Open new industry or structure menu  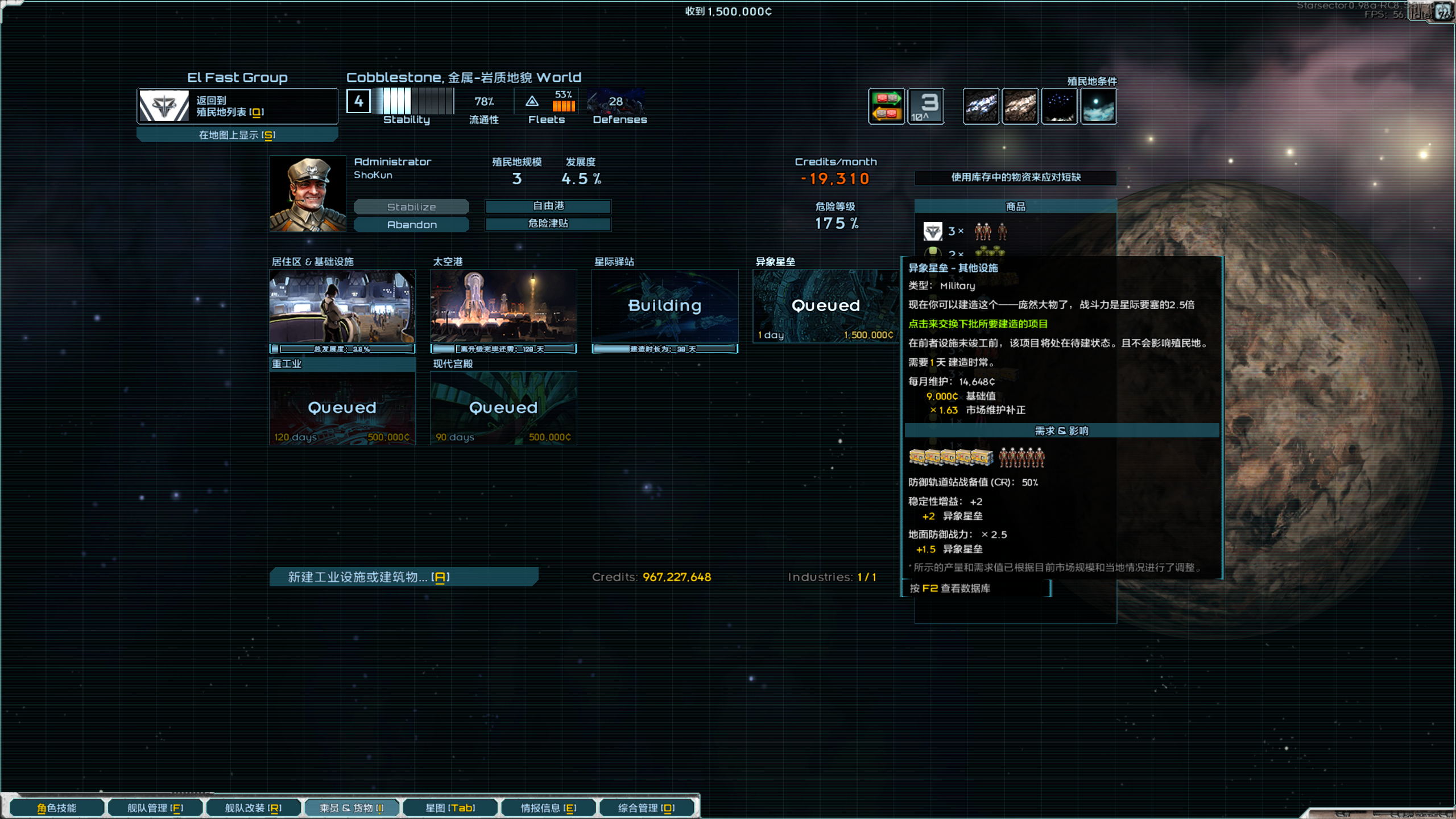(x=404, y=577)
